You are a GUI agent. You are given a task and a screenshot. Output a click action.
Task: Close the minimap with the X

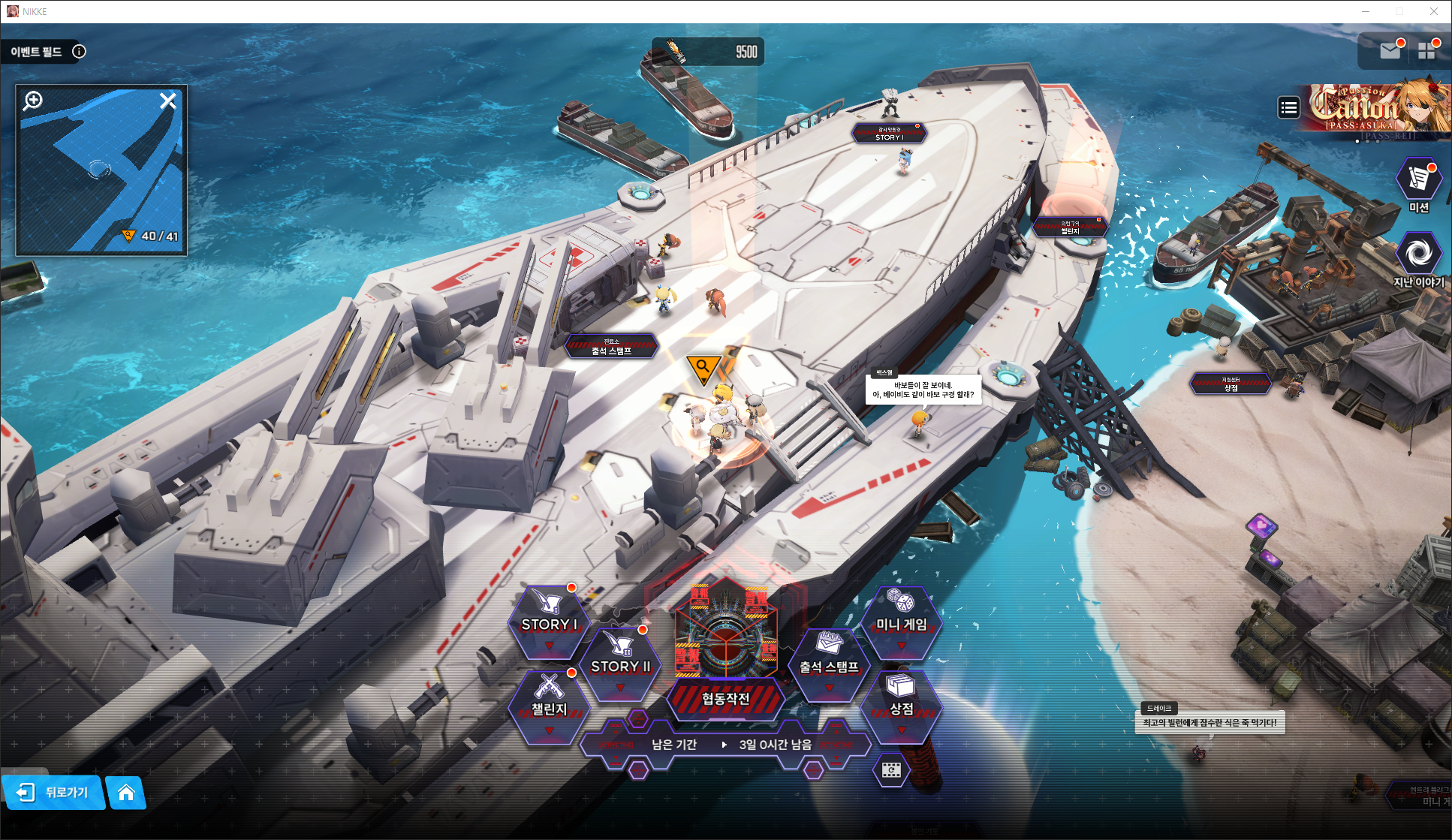coord(168,101)
